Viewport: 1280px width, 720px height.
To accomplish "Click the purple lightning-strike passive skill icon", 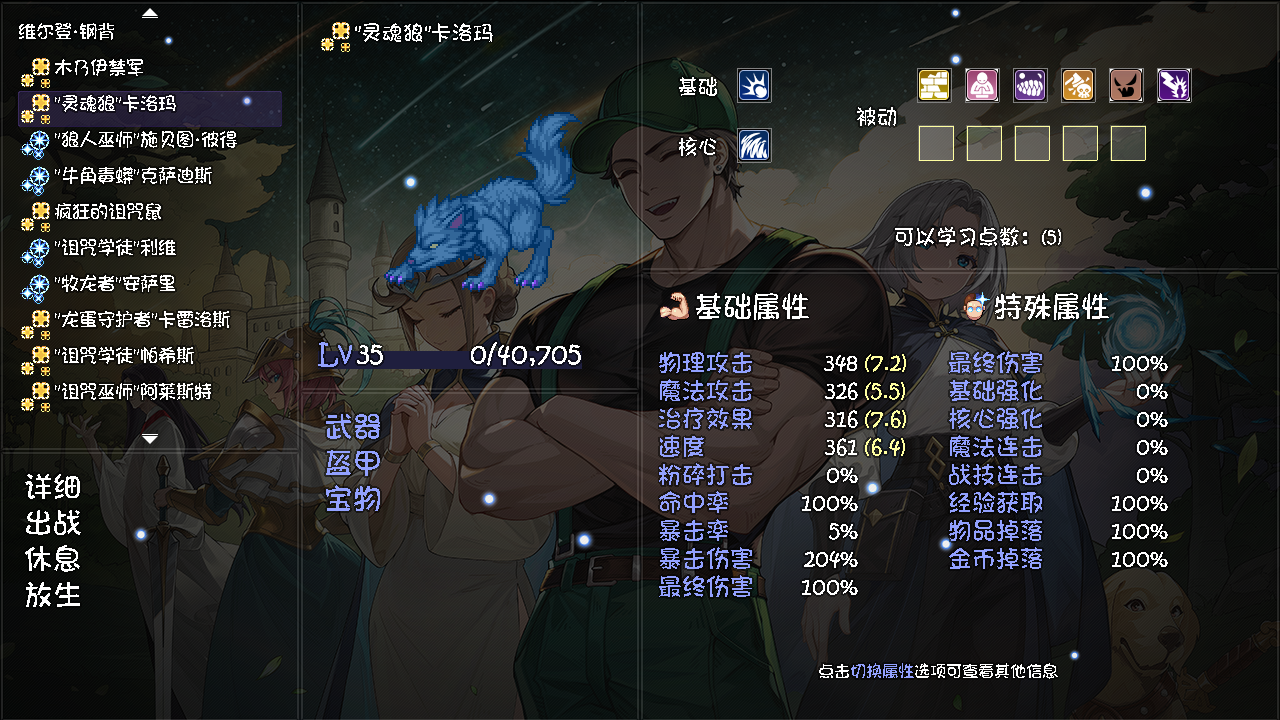I will coord(1173,86).
